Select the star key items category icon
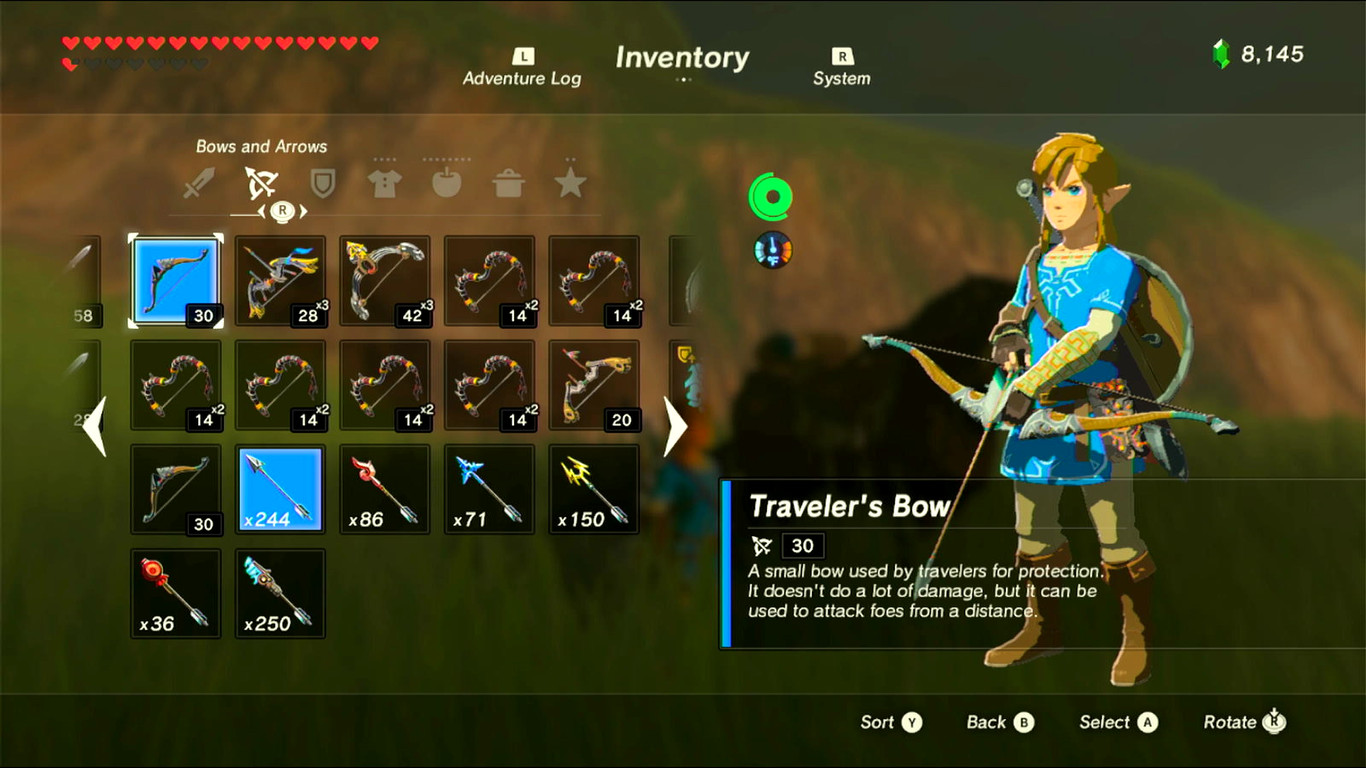 [570, 183]
